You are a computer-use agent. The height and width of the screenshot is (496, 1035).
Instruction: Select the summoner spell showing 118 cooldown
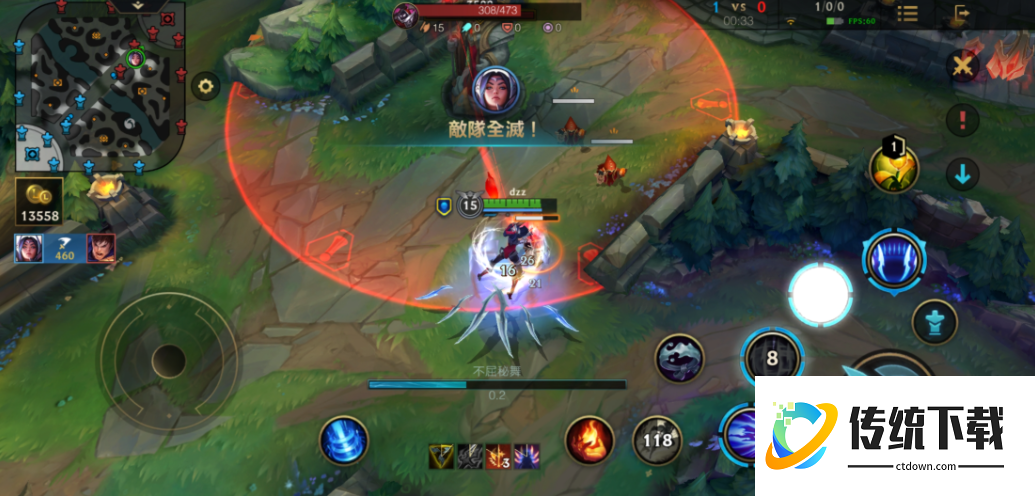tap(658, 440)
